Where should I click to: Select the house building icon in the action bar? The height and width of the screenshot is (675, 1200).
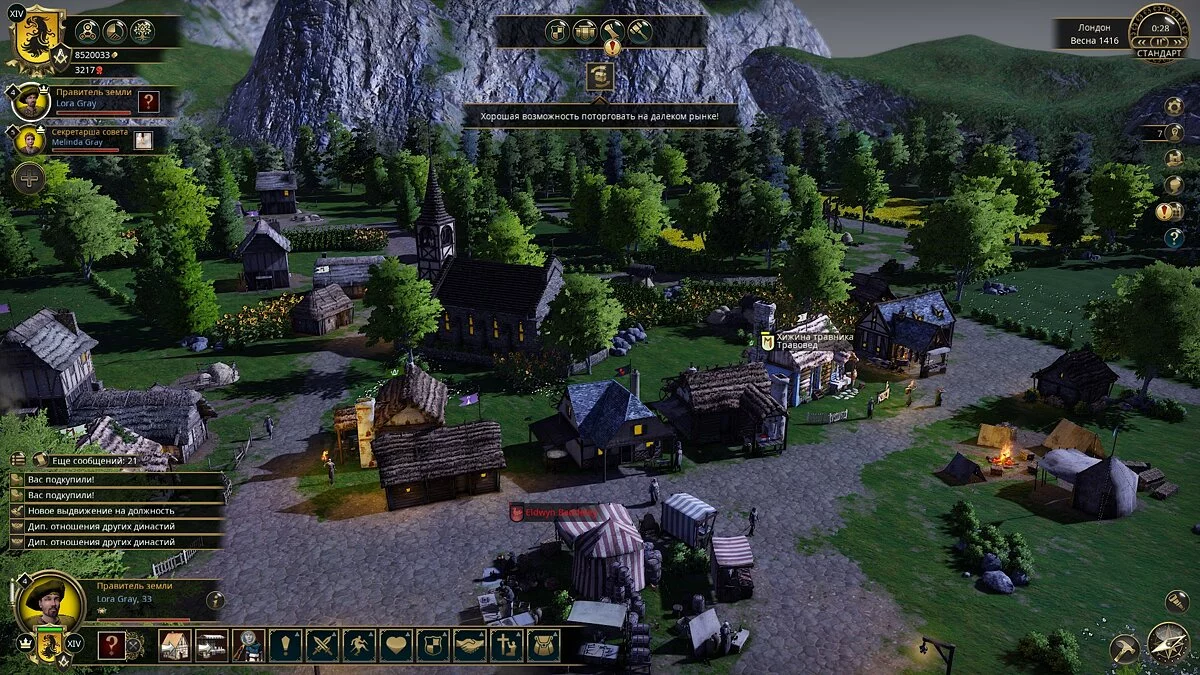click(x=175, y=645)
